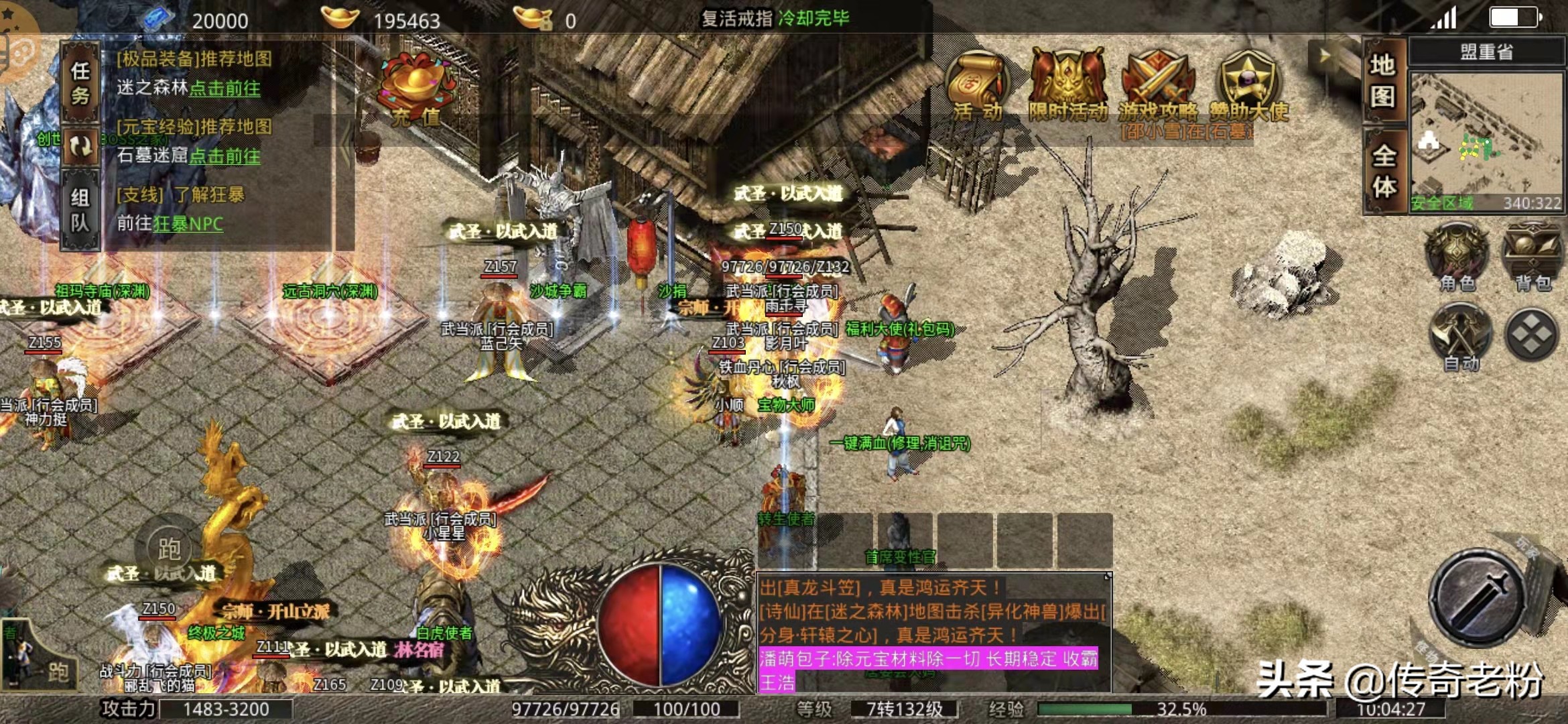Open the 角色 character sheet

pos(1458,259)
